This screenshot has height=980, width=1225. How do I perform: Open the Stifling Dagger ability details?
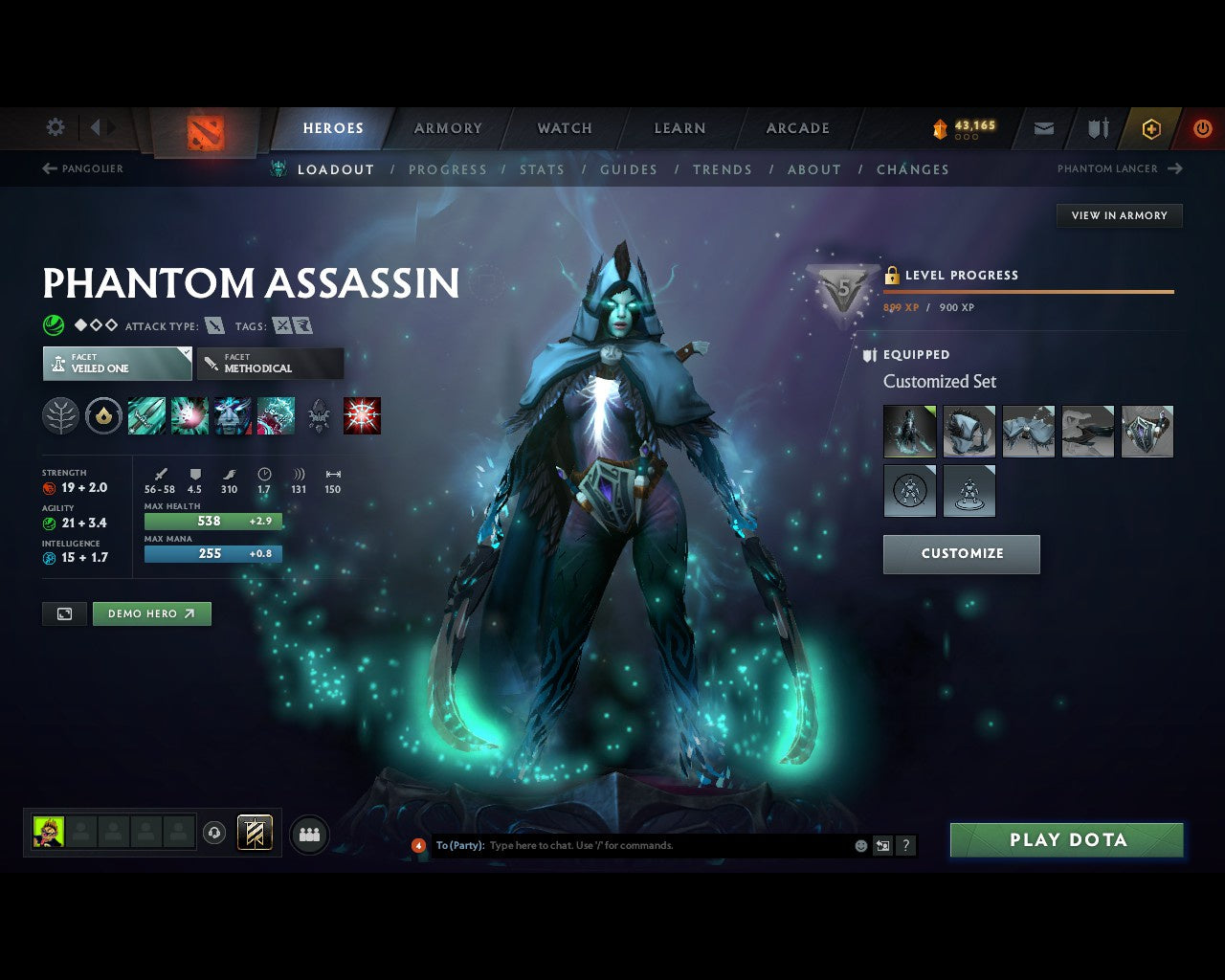pos(146,415)
